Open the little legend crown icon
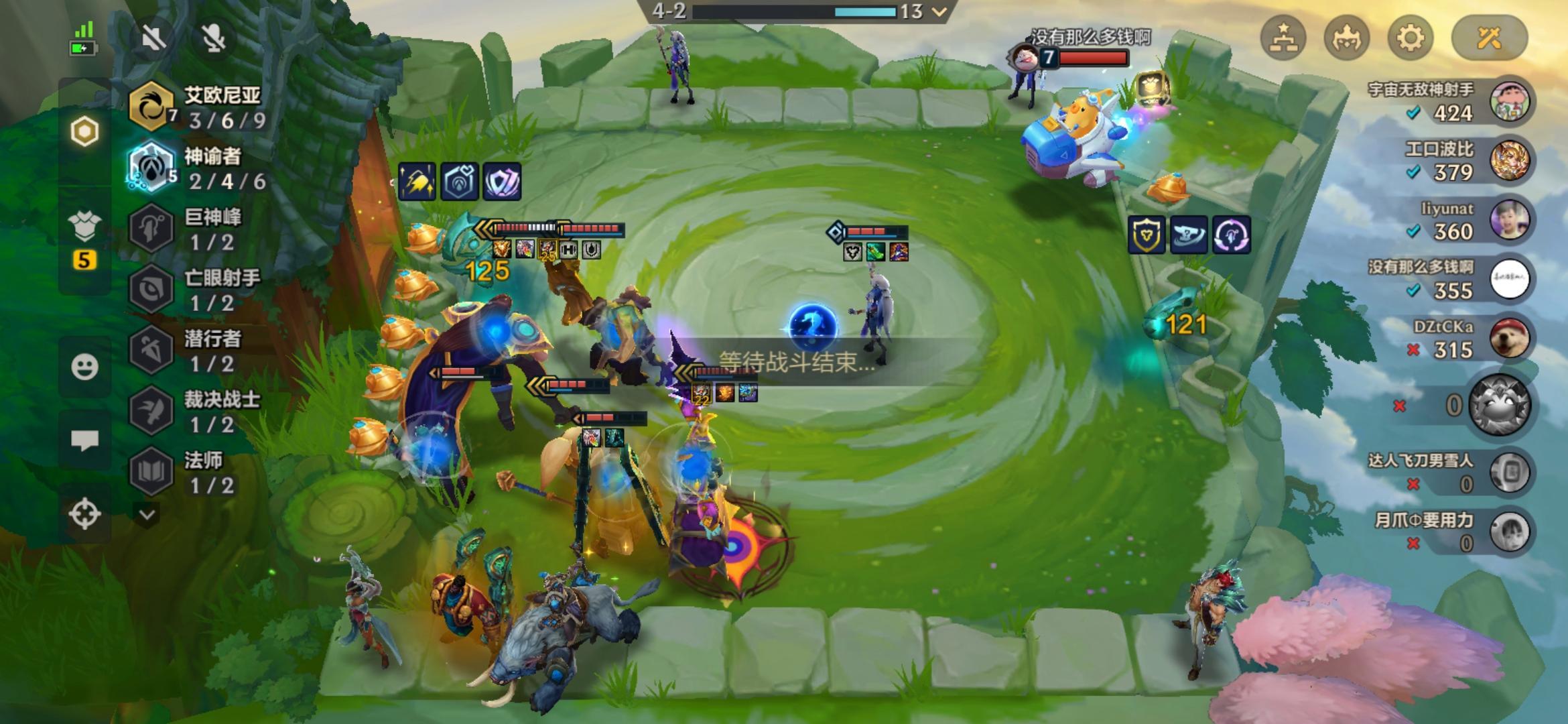 click(x=1346, y=38)
